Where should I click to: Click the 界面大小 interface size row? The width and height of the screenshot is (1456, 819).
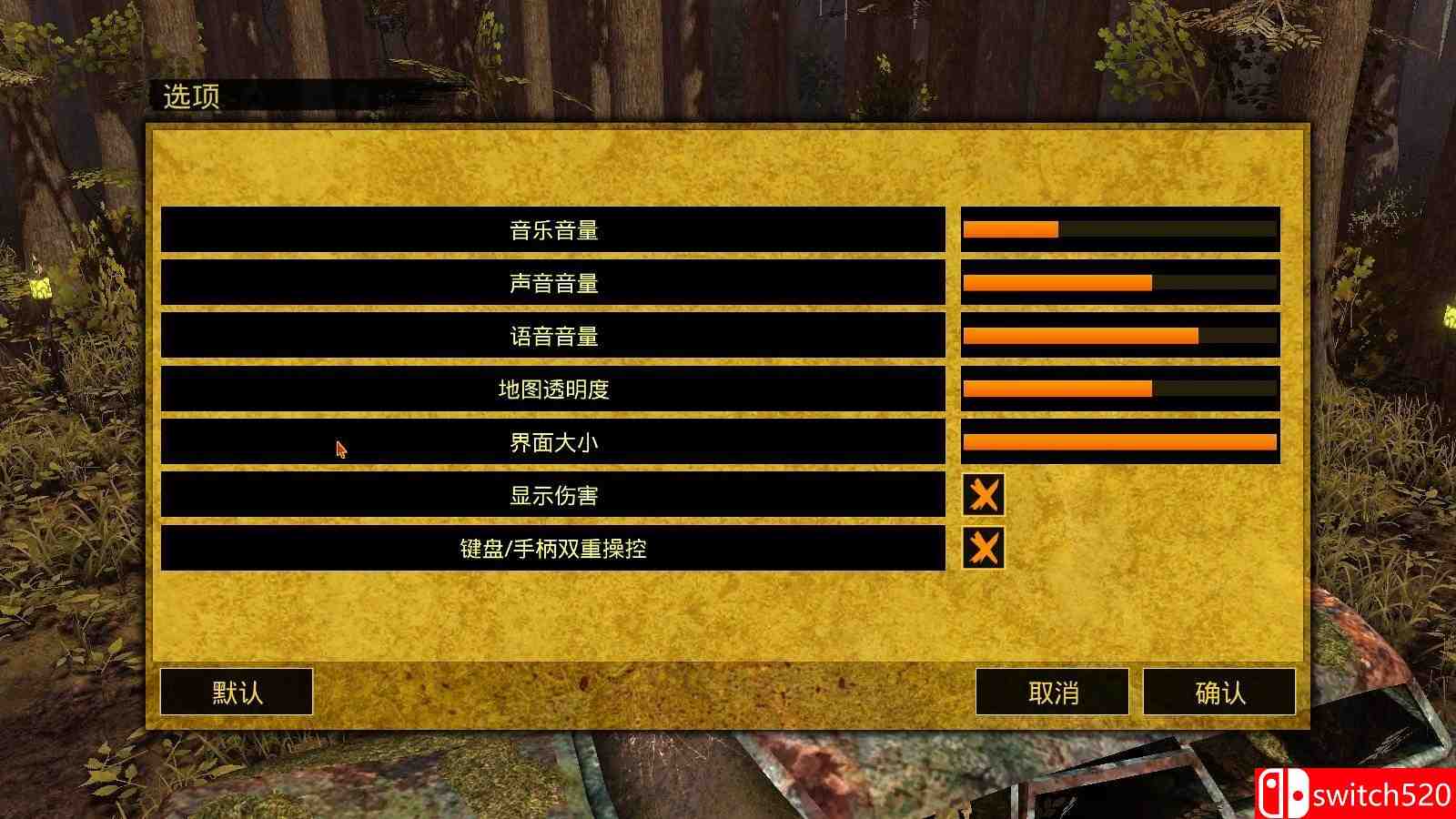(x=553, y=442)
